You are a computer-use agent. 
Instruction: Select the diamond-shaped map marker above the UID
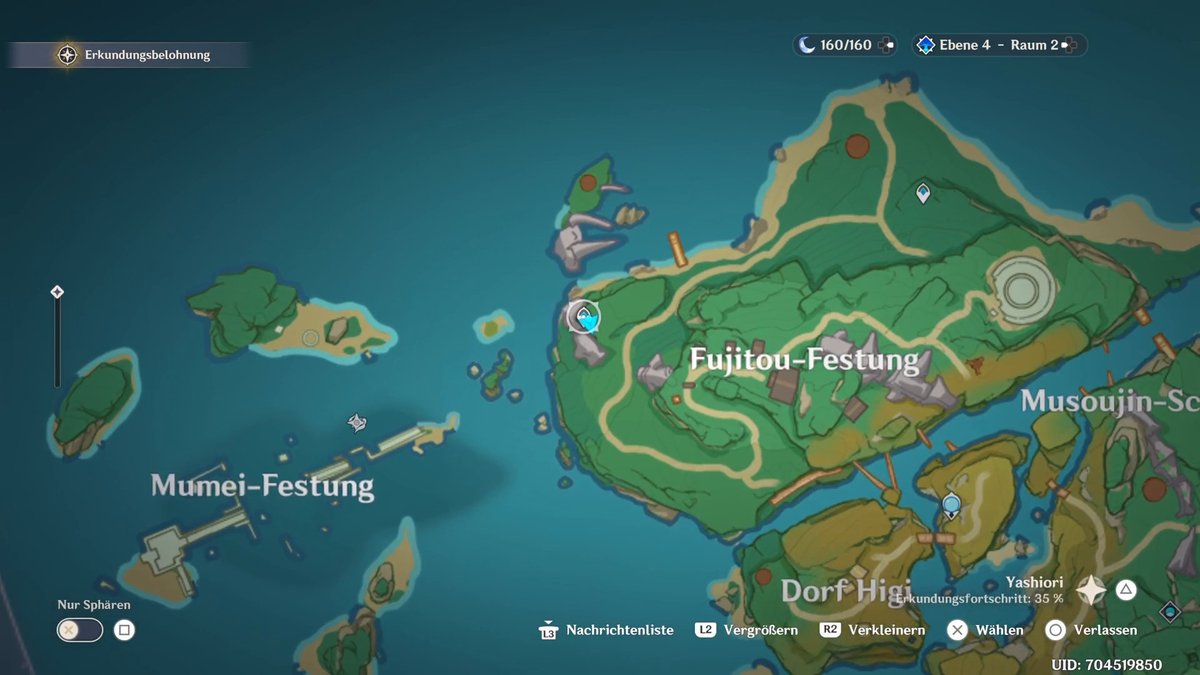click(x=1169, y=610)
